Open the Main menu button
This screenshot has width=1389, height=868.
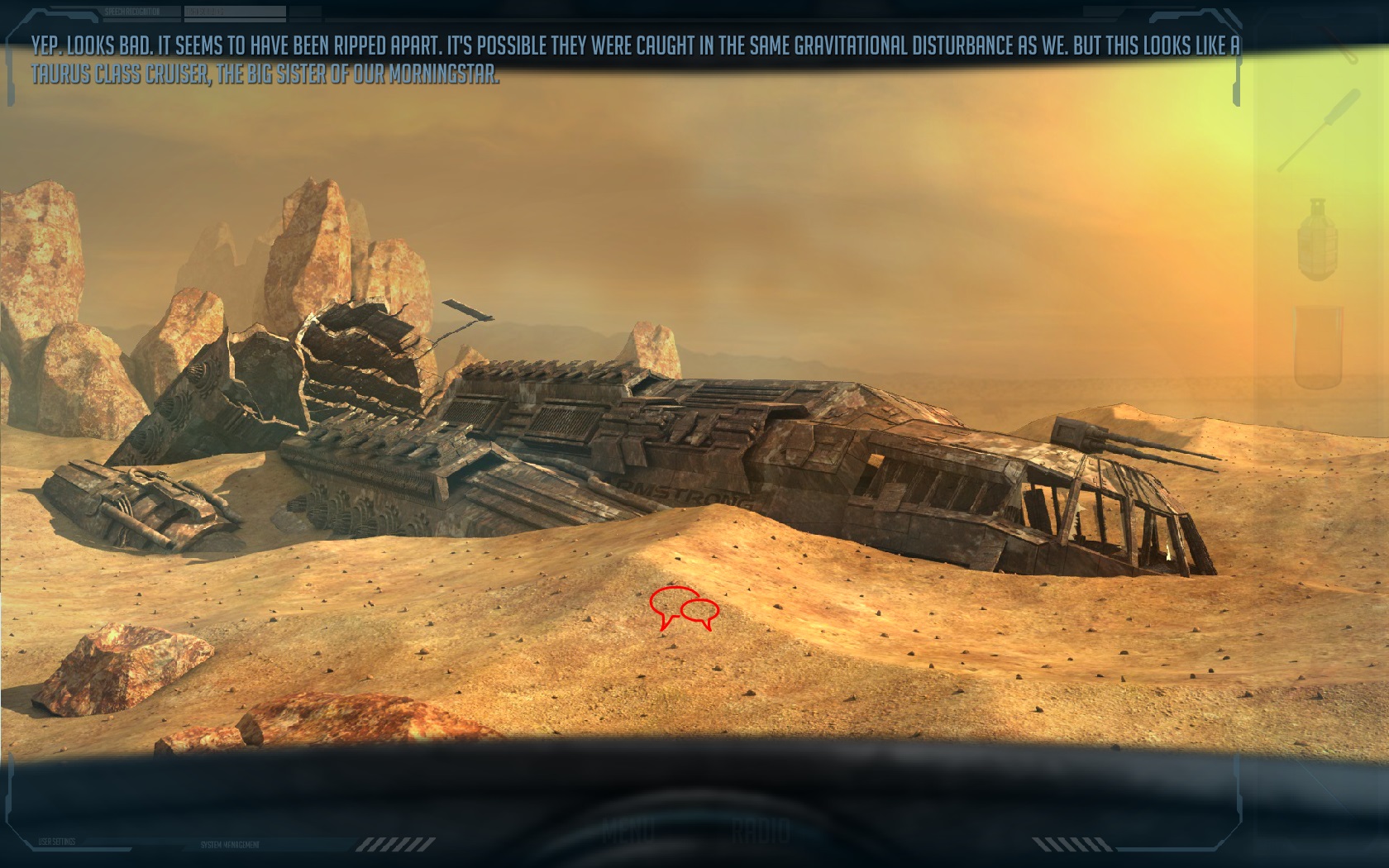click(628, 829)
